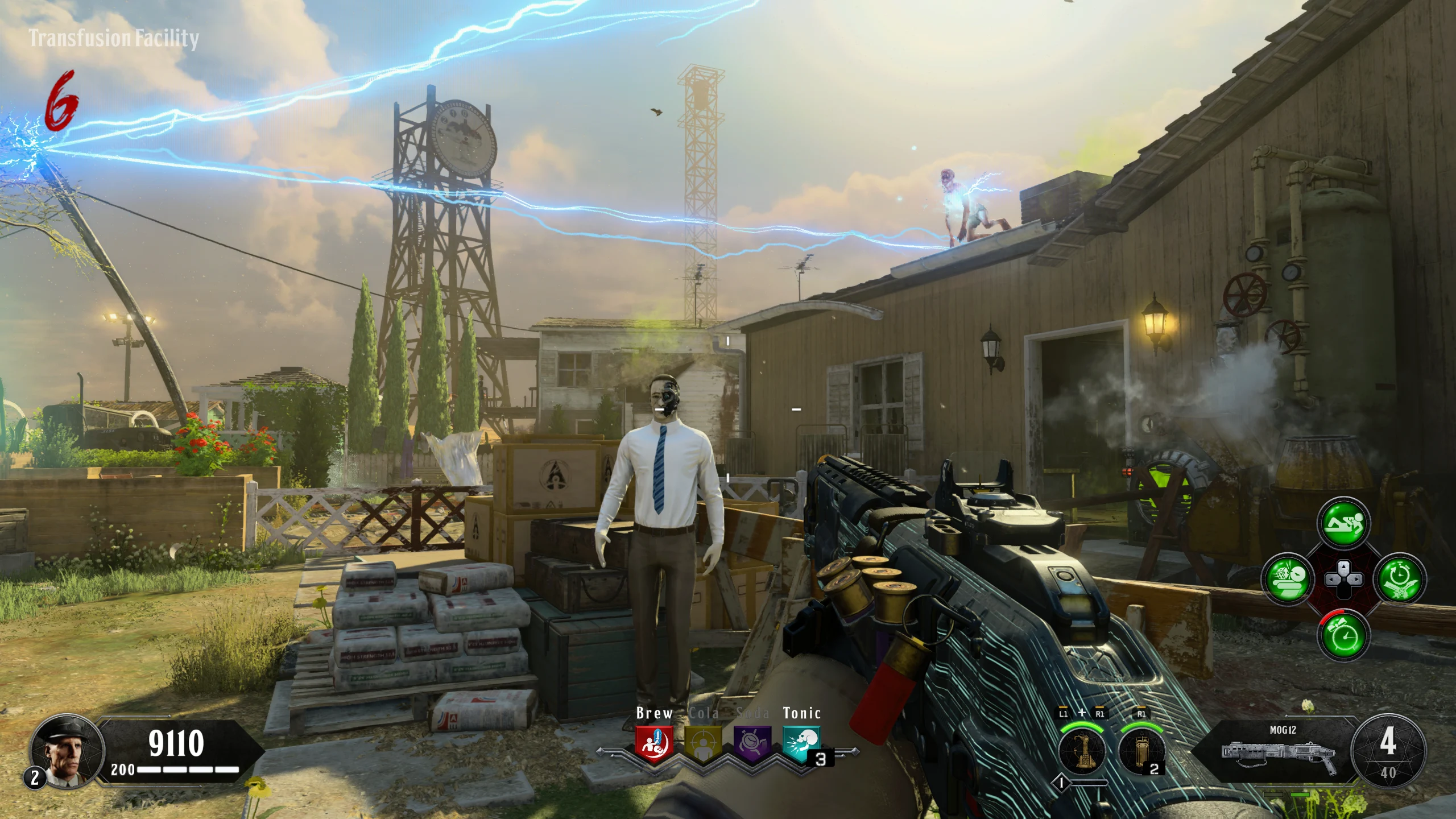
Task: Activate the top elixir with reviving figure
Action: tap(1343, 523)
